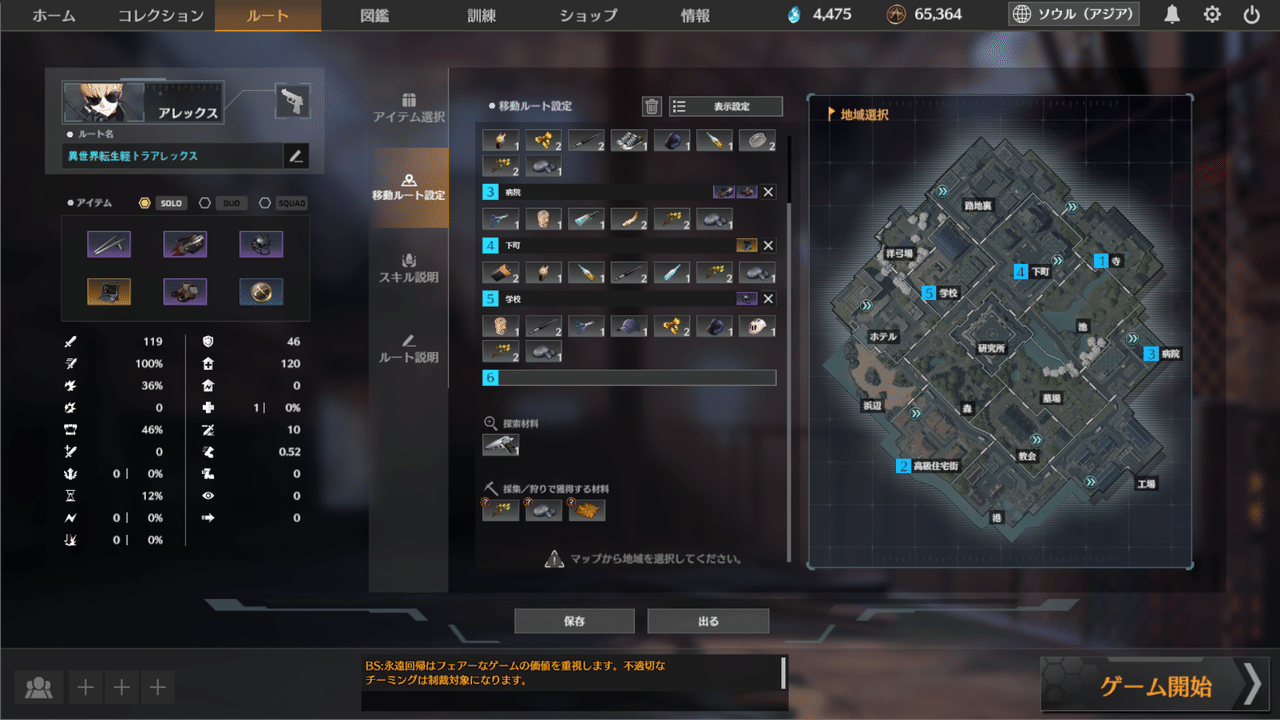This screenshot has width=1280, height=720.
Task: Open the settings gear icon
Action: pos(1210,15)
